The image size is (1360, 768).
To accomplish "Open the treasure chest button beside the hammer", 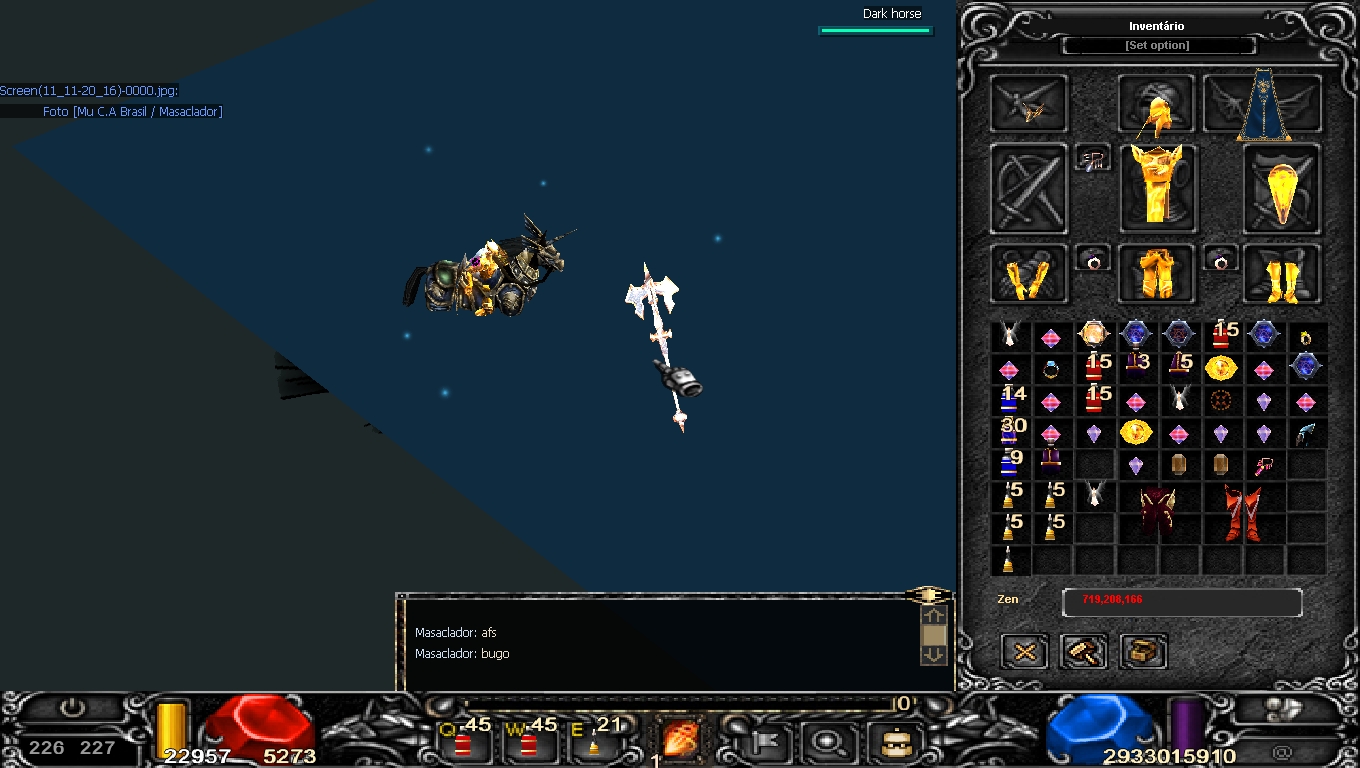I will [x=1143, y=652].
